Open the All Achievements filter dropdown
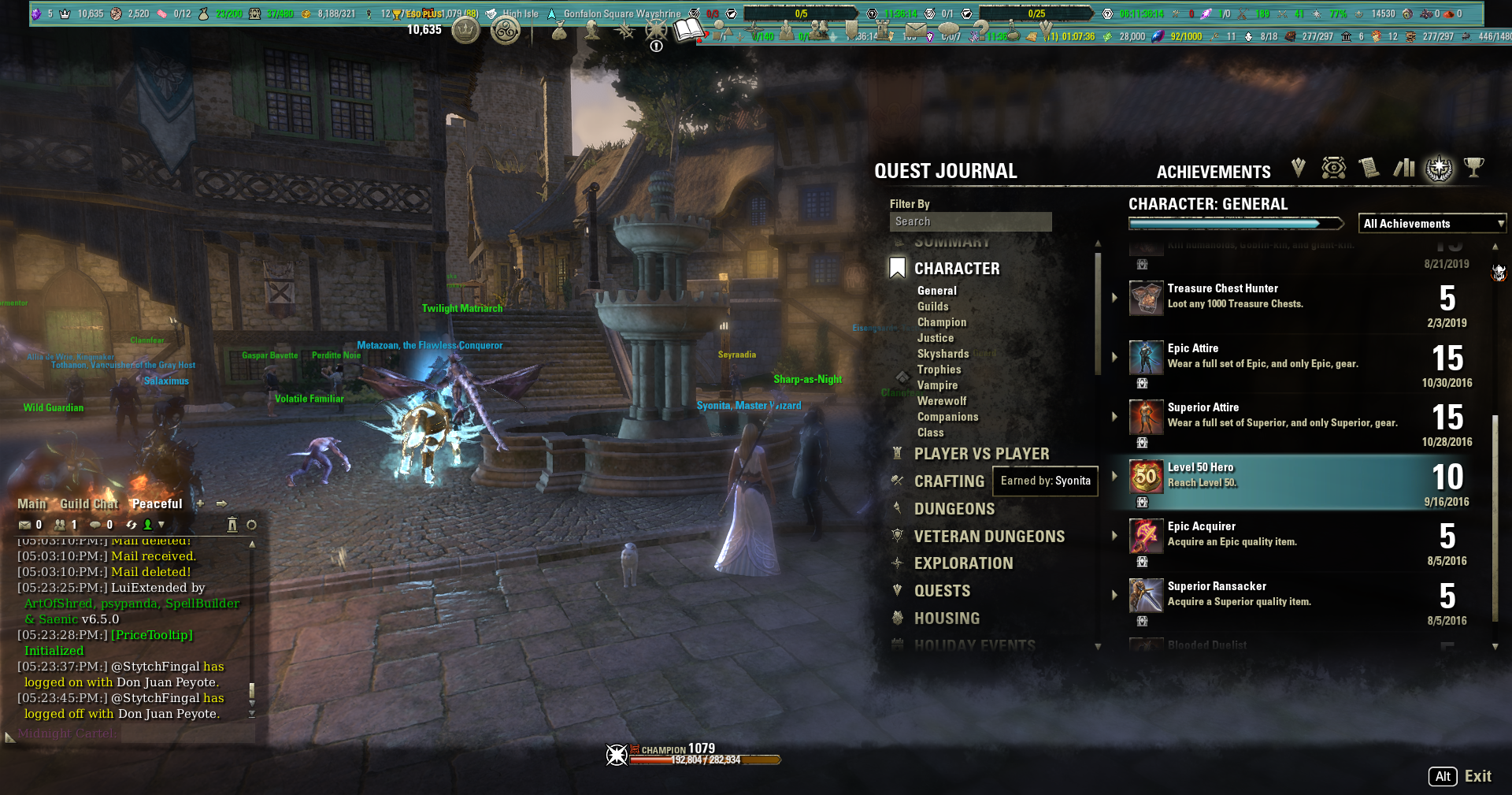Screen dimensions: 1512x795 point(1432,224)
